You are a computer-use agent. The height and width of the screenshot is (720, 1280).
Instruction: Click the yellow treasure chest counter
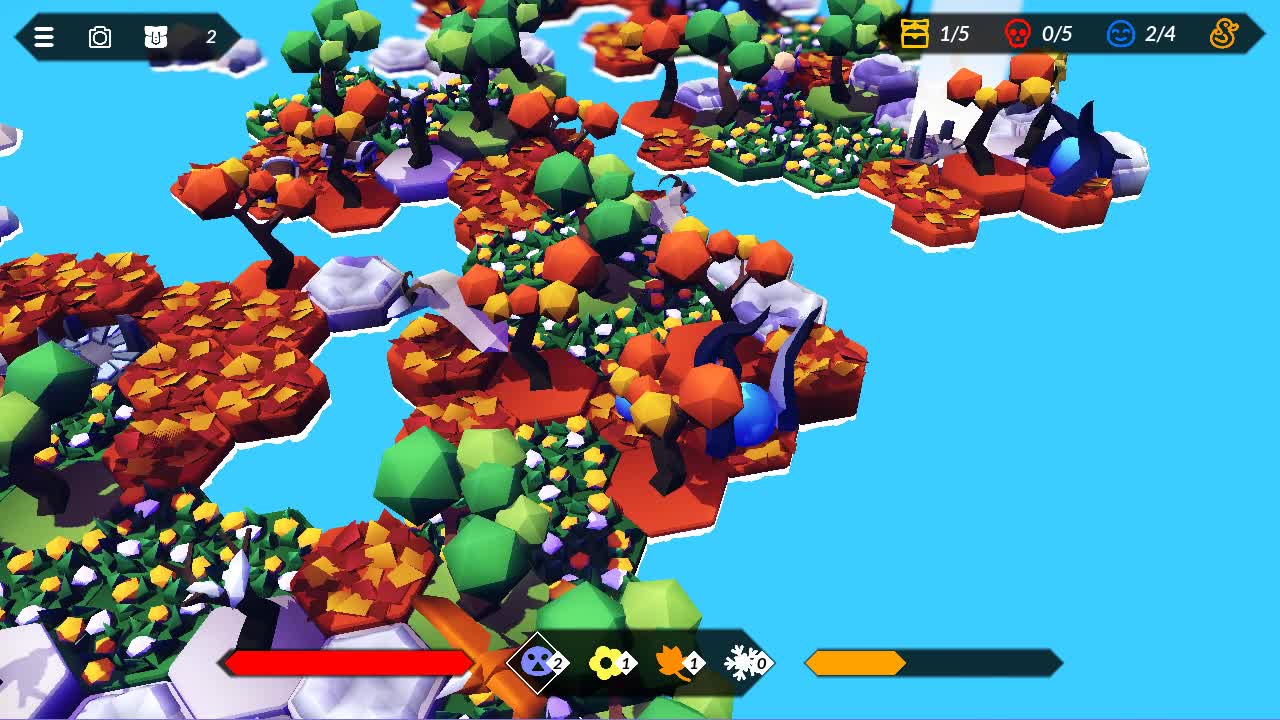[x=916, y=33]
